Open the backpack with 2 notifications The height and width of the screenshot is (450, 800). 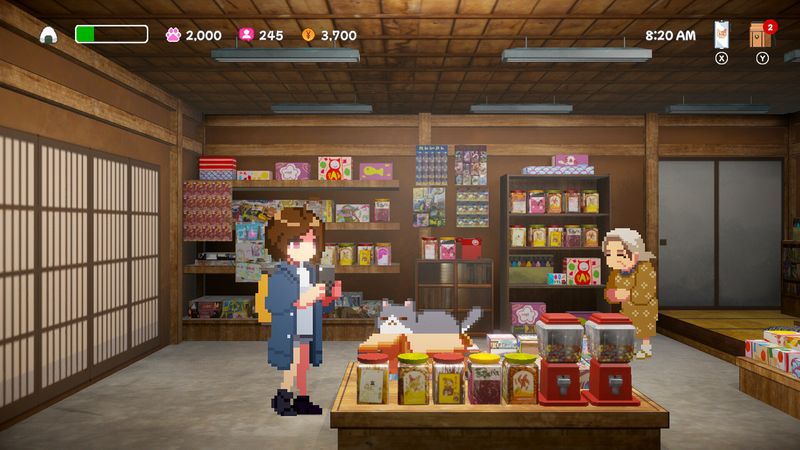tap(761, 35)
